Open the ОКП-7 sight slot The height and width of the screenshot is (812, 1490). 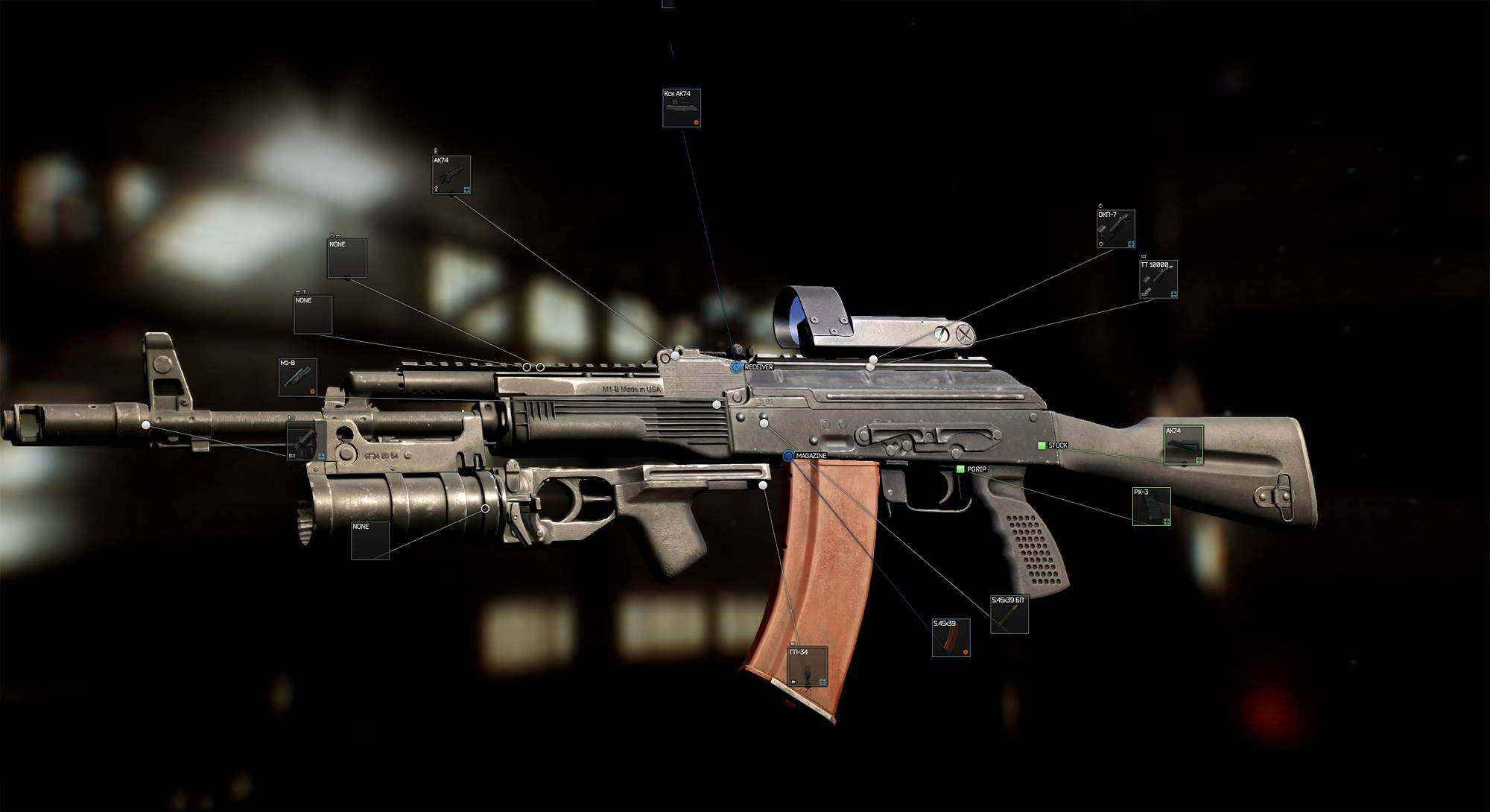[x=1115, y=229]
